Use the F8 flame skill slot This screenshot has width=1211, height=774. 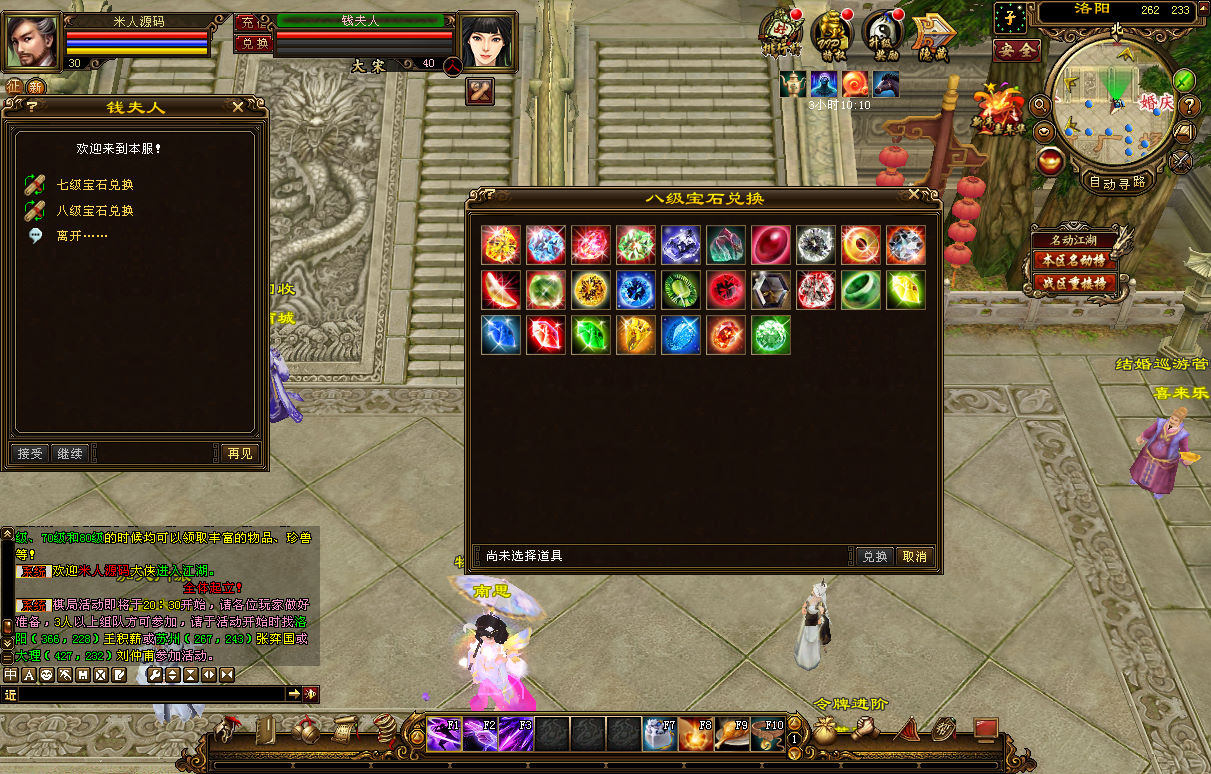point(696,734)
